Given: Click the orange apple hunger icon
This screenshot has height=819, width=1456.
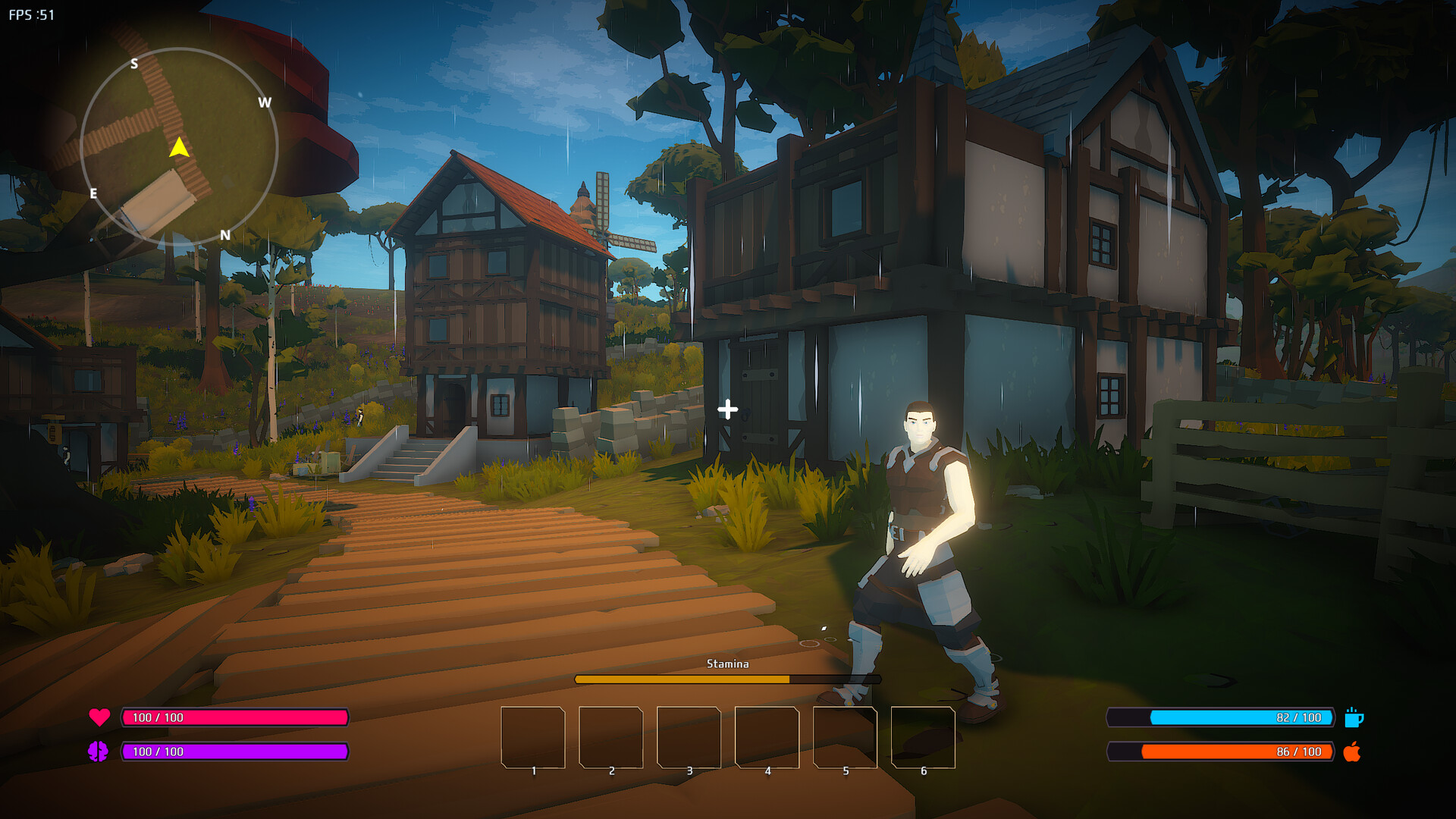Looking at the screenshot, I should [x=1355, y=753].
